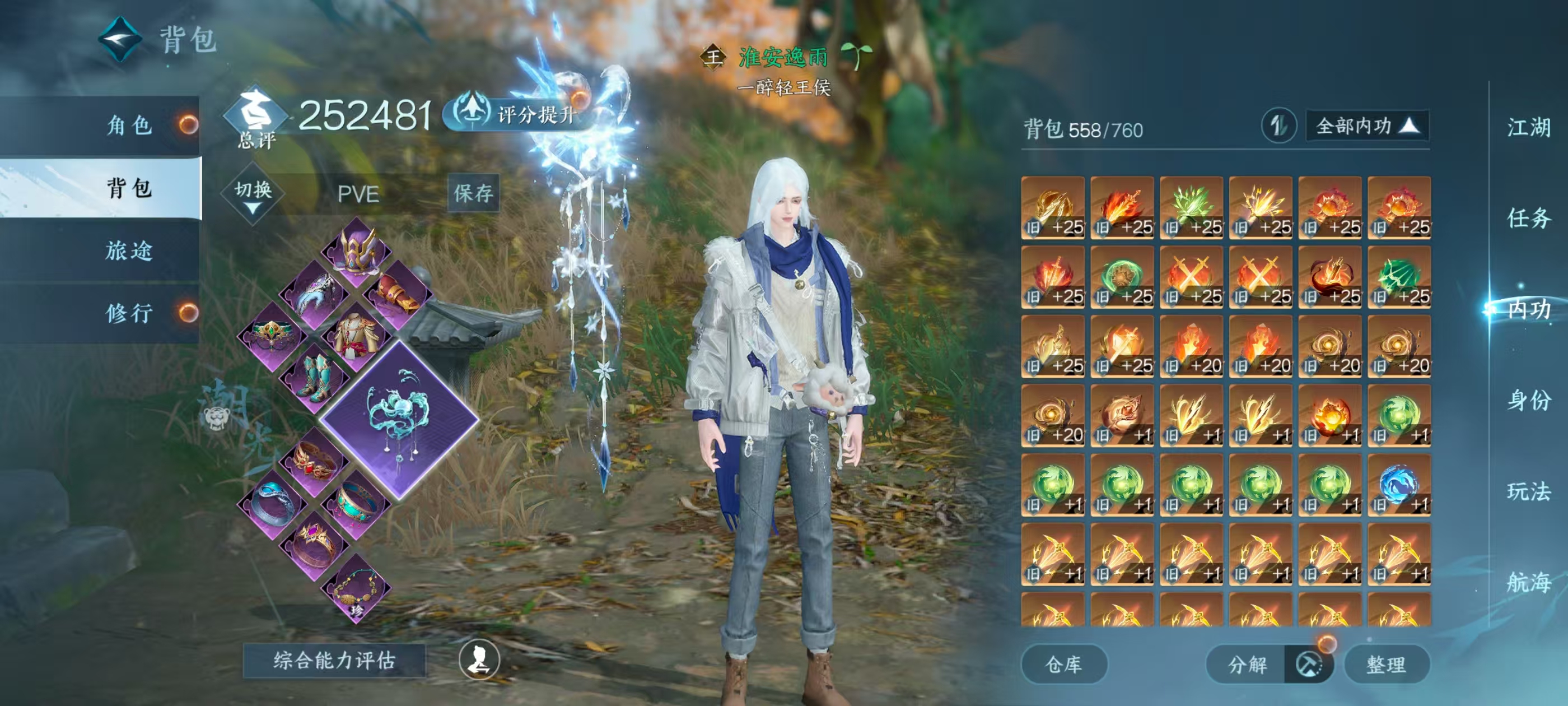Open the 修行 cultivation tab
Screen dimensions: 1568x706
click(129, 313)
